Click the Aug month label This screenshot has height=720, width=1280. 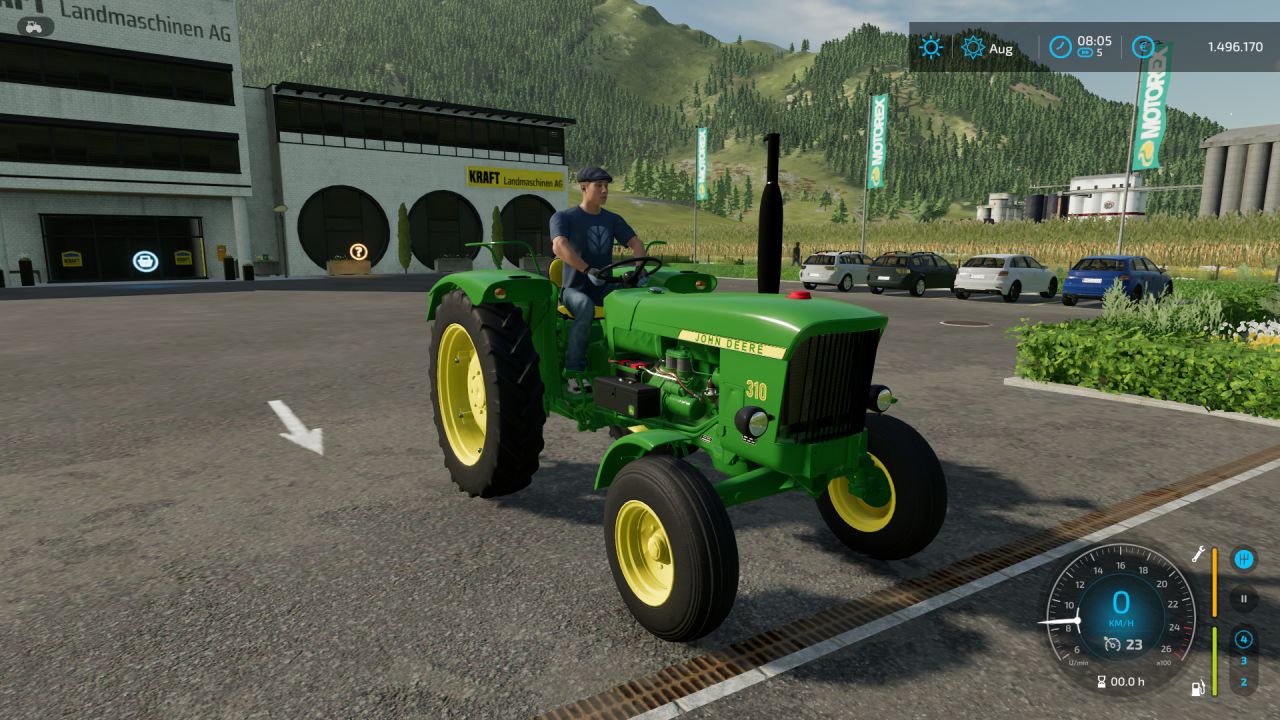(x=1000, y=48)
